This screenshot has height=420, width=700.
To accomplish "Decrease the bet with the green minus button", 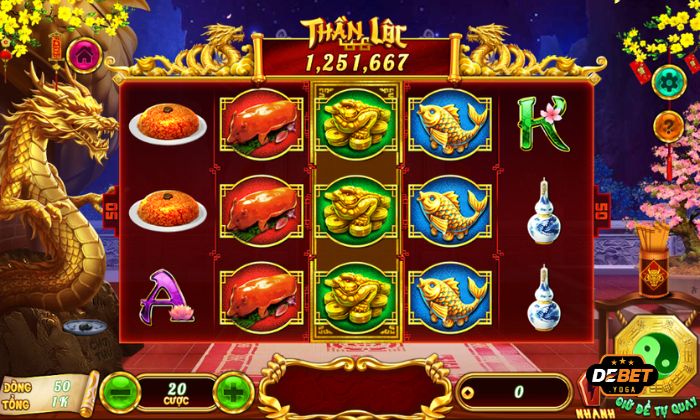I will coord(118,388).
